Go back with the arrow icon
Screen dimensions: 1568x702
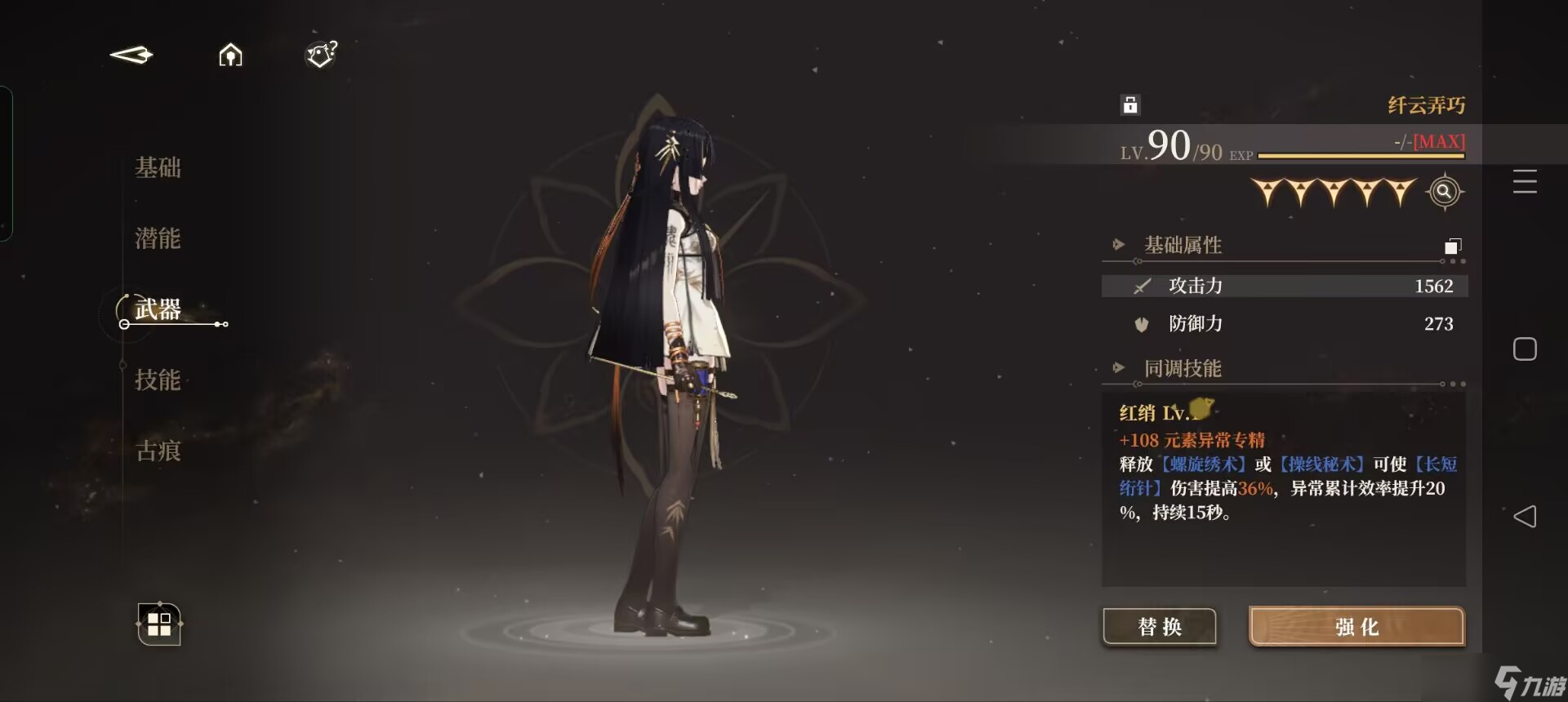point(131,55)
